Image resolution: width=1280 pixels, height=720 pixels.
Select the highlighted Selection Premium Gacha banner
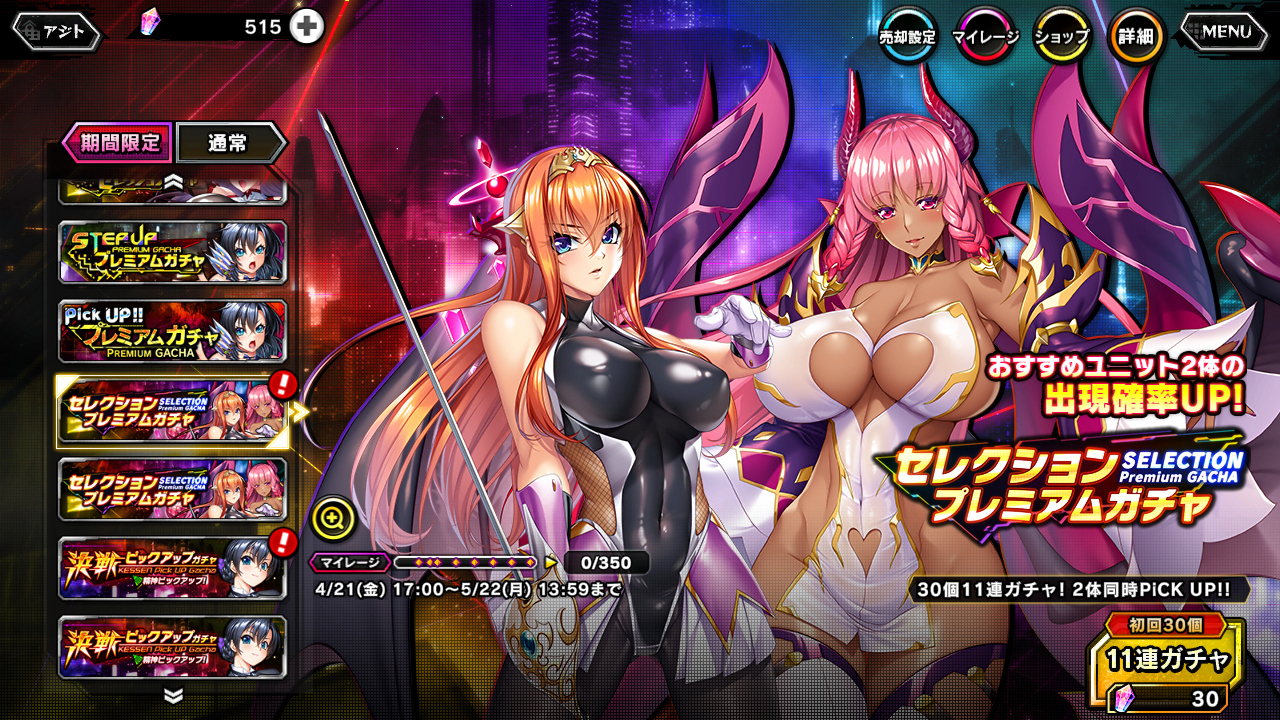pos(172,411)
